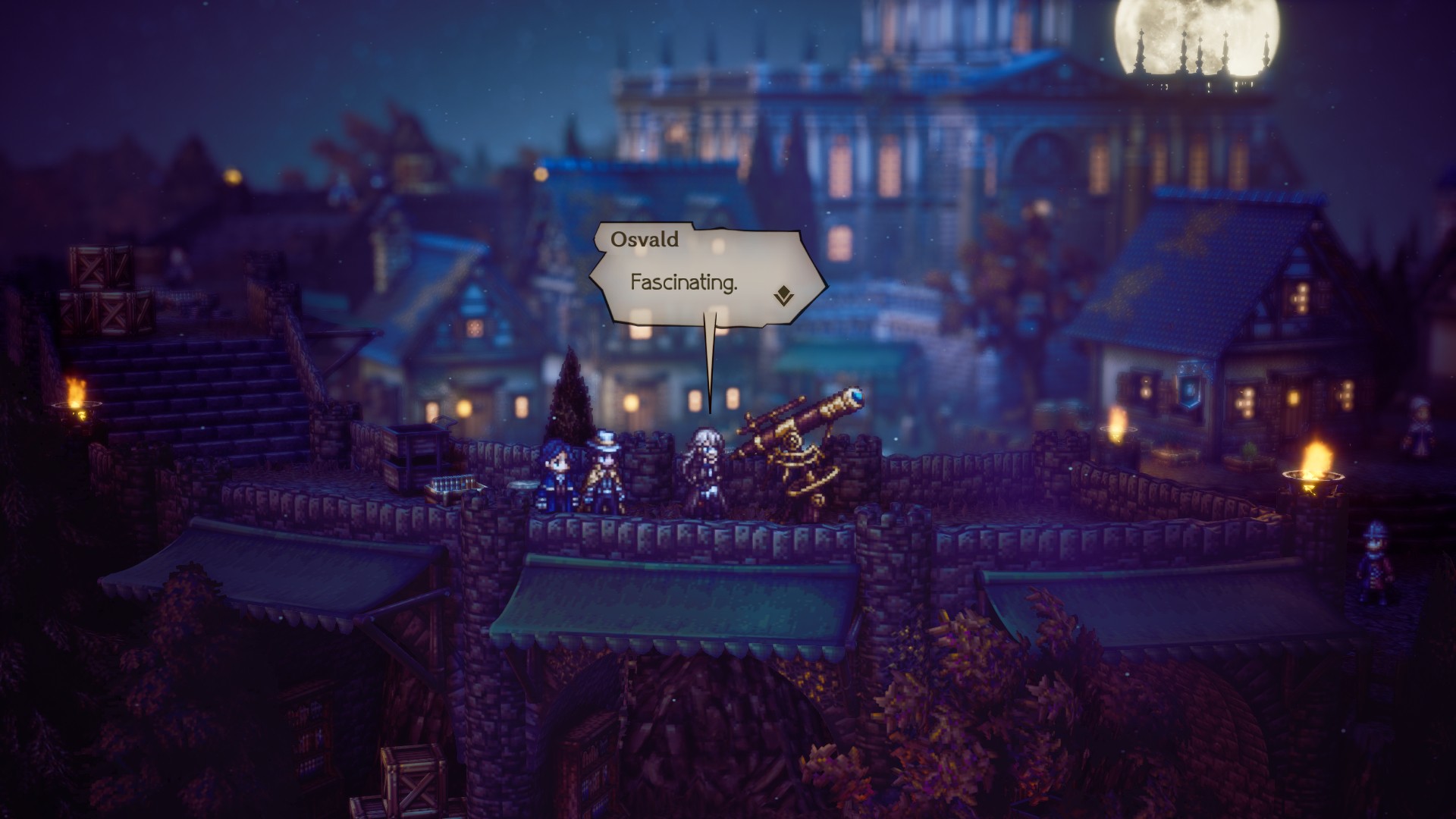
Task: Select the Osvald name label on the dialogue box
Action: click(645, 241)
